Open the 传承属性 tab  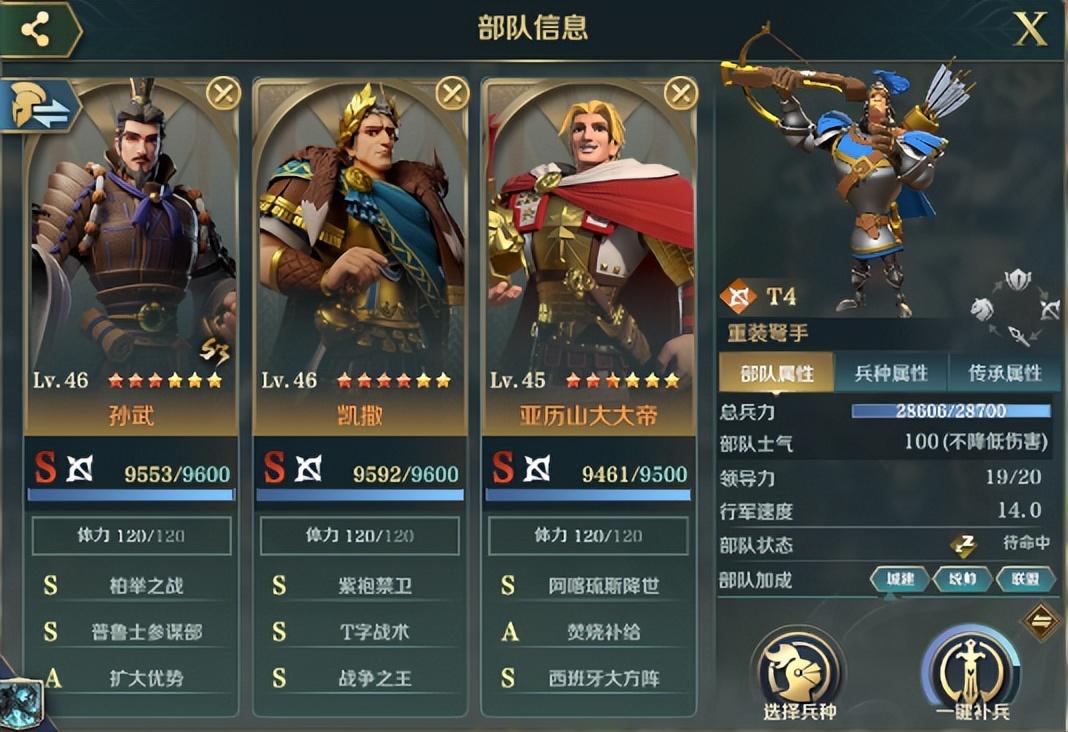tap(1005, 374)
